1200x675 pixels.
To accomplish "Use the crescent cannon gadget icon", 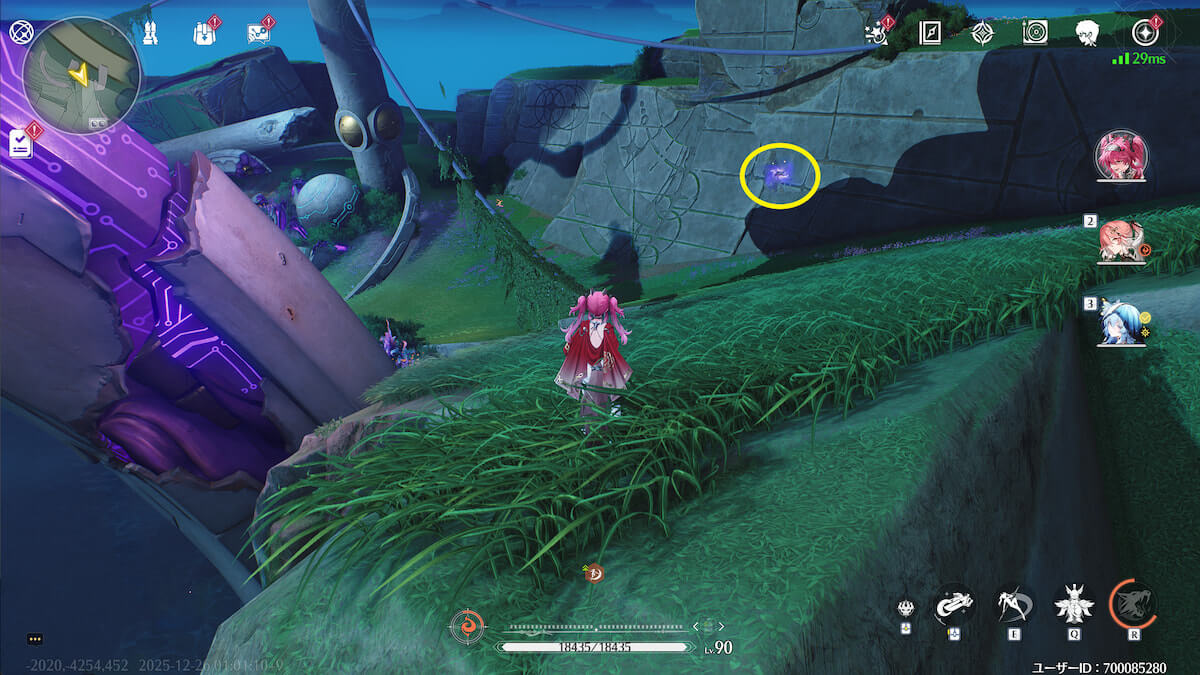I will tap(954, 605).
